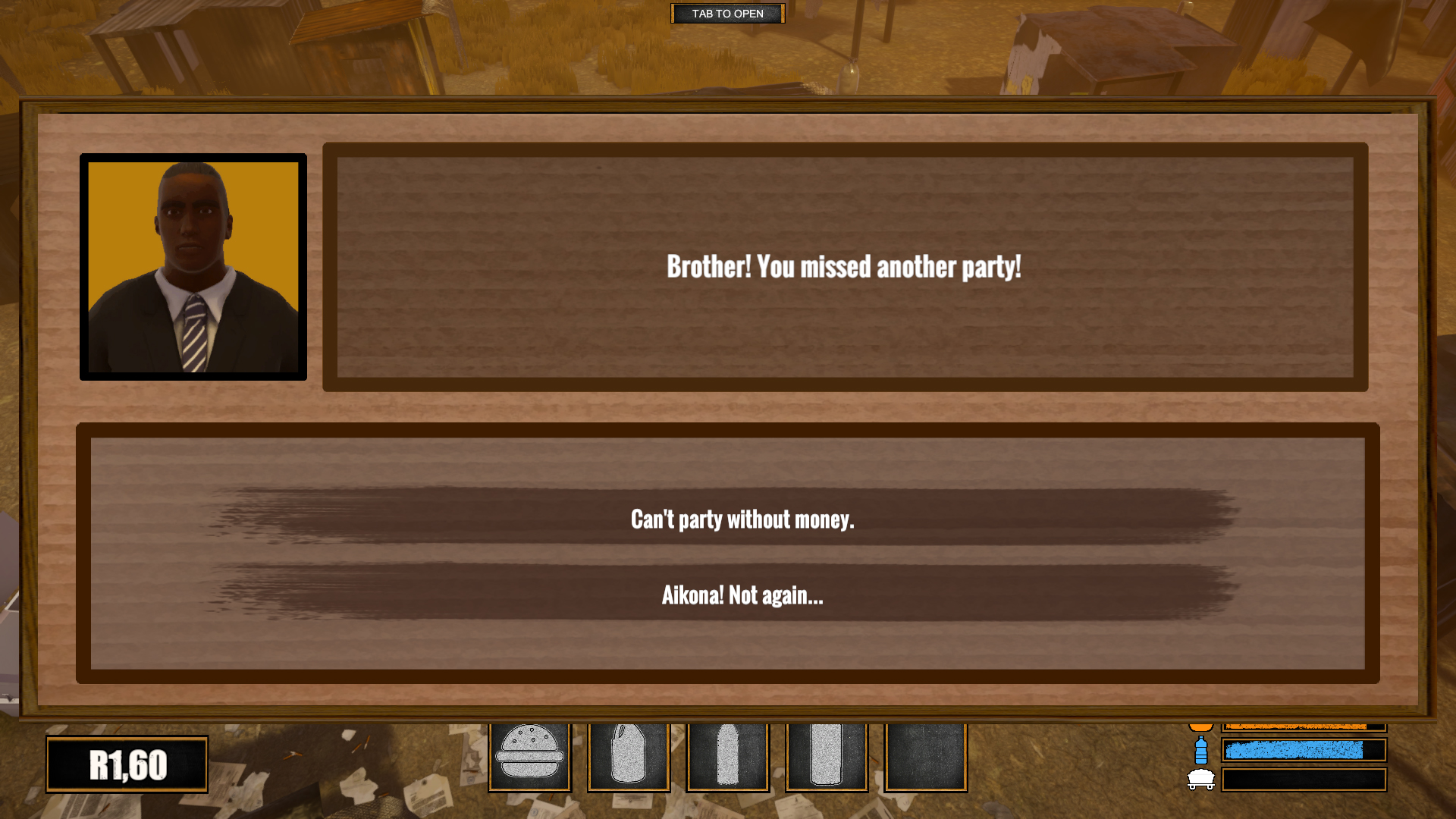Choose the 'Can't party without money.' response

click(x=742, y=520)
